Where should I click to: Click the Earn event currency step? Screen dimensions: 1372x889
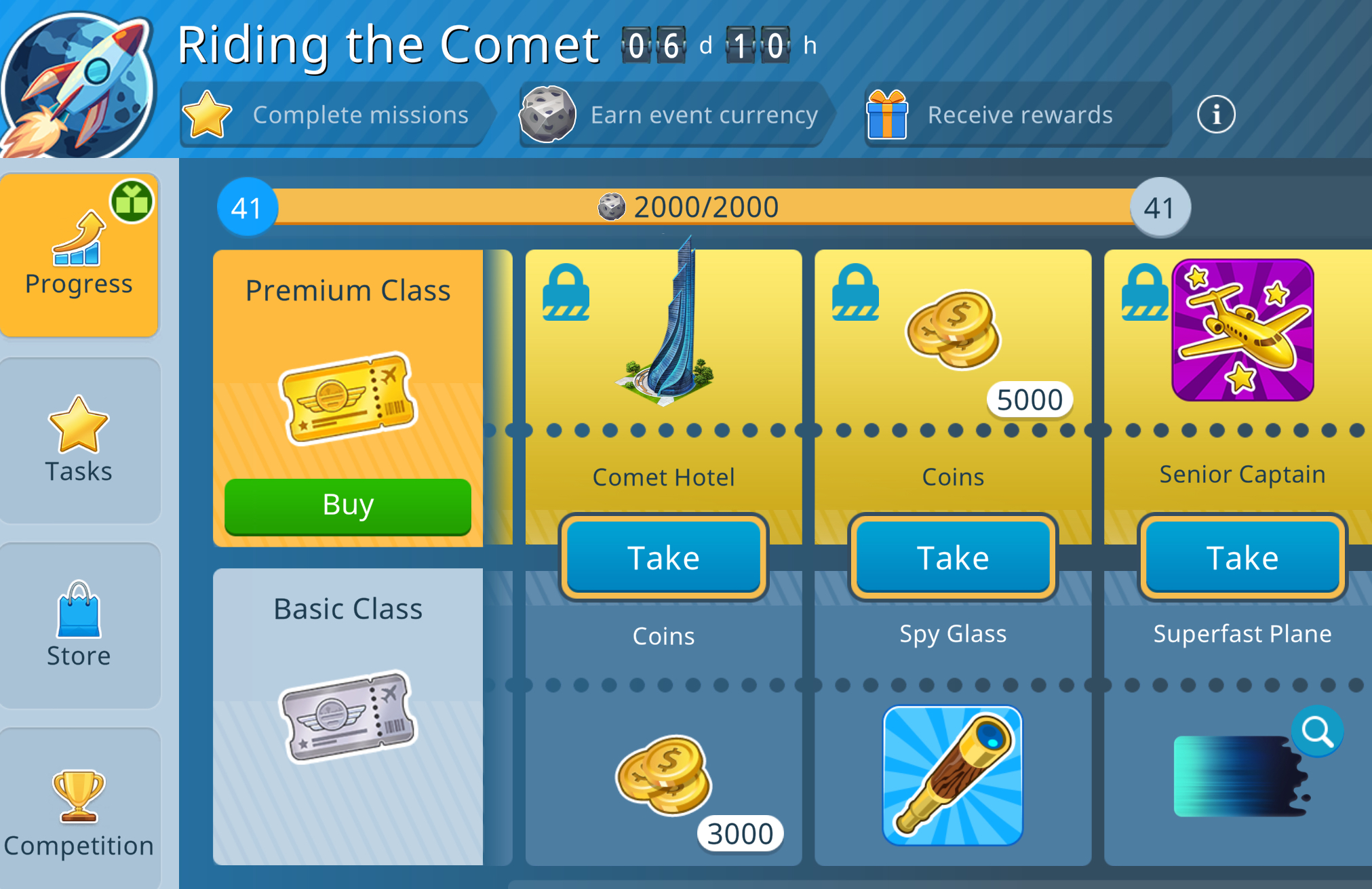pyautogui.click(x=670, y=115)
